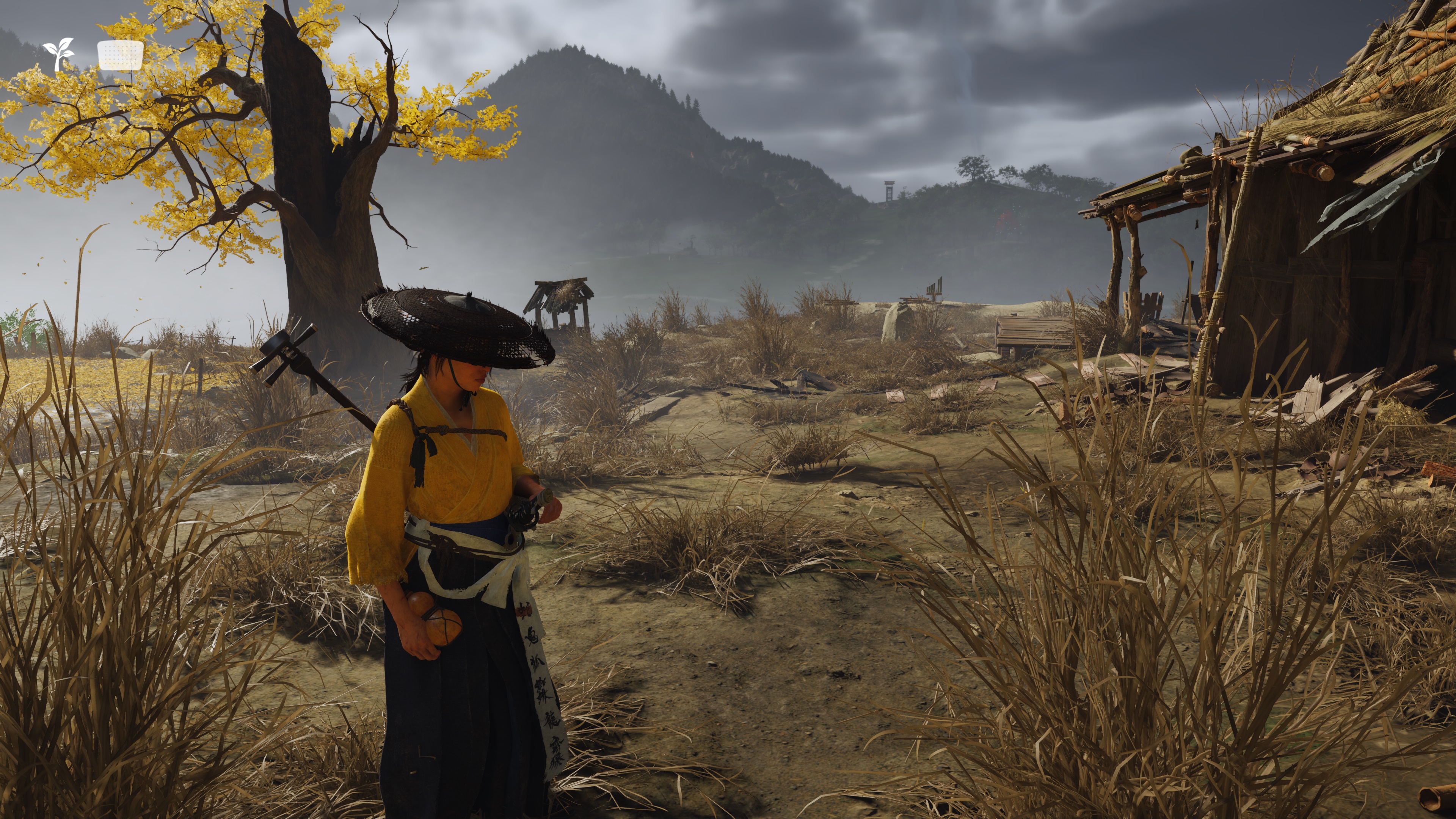Click the white sprout plant icon
Viewport: 1456px width, 819px height.
(59, 54)
